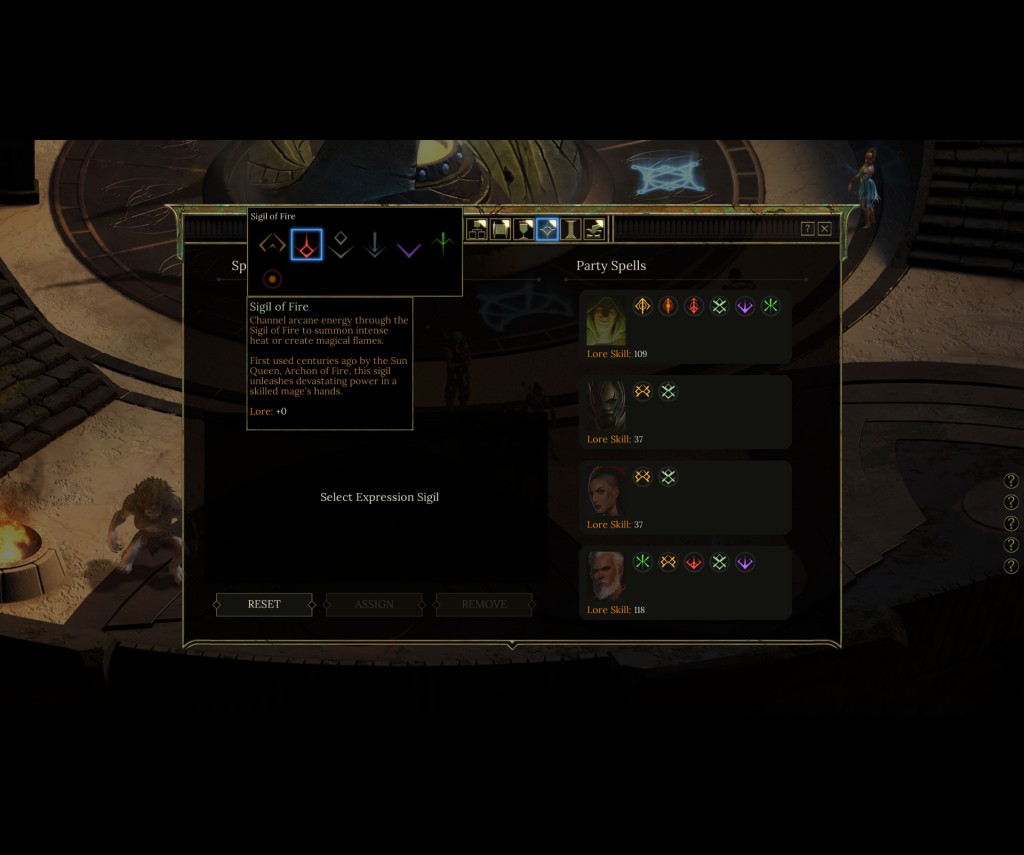The width and height of the screenshot is (1024, 855).
Task: Select the hooded green character portrait
Action: tap(606, 321)
